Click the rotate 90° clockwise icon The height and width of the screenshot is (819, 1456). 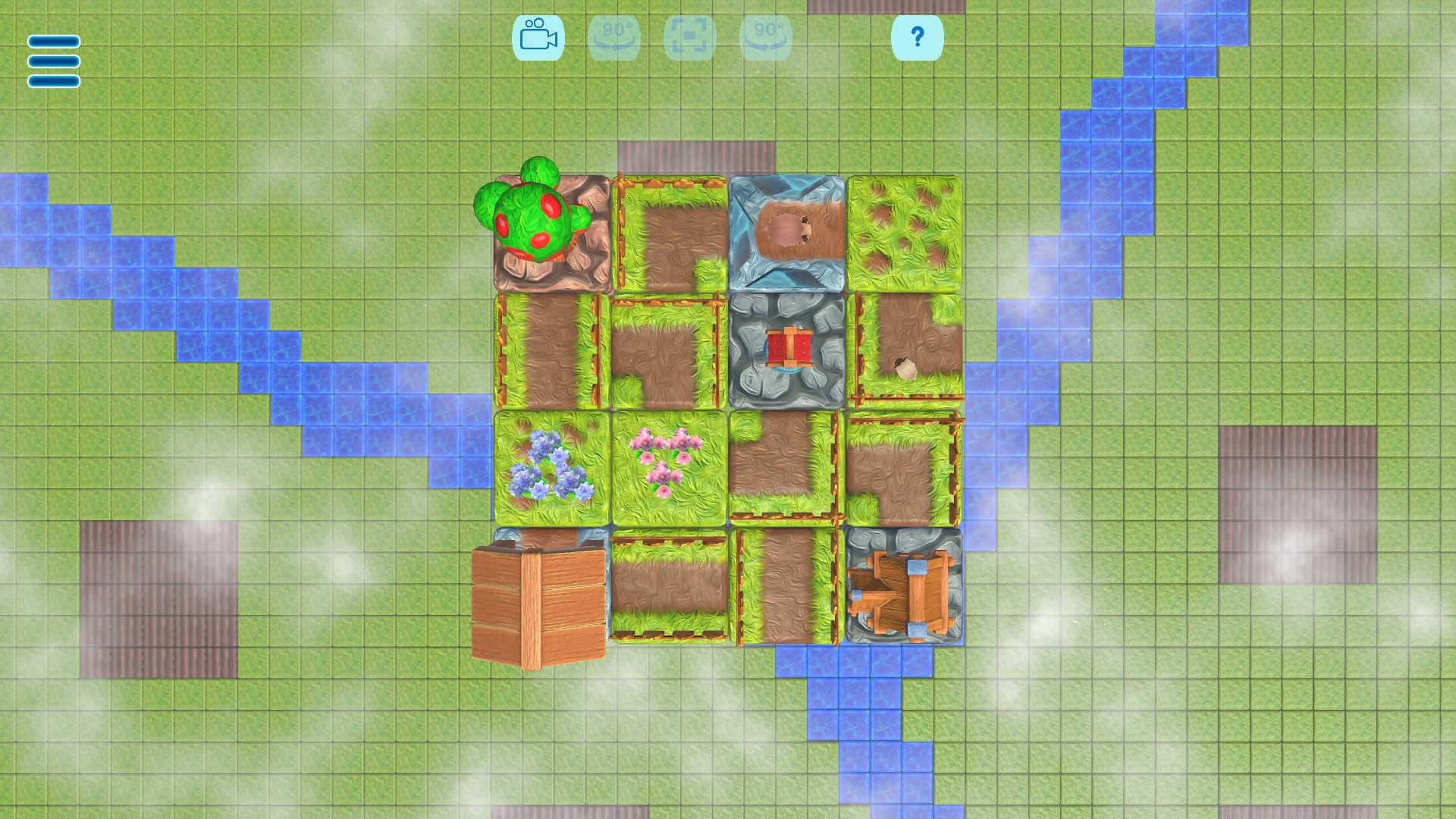coord(765,38)
